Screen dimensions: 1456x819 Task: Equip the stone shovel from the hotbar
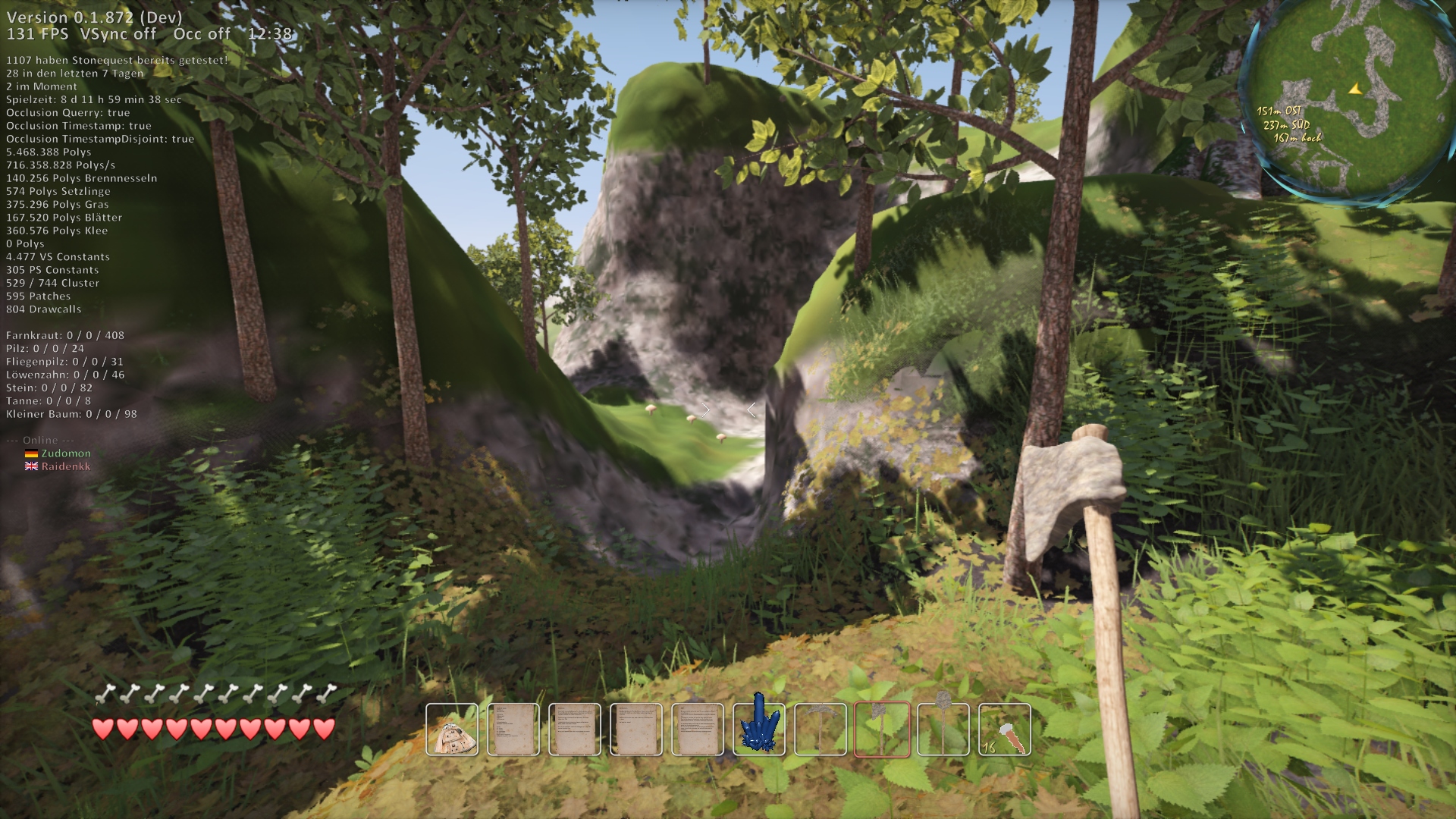tap(943, 730)
